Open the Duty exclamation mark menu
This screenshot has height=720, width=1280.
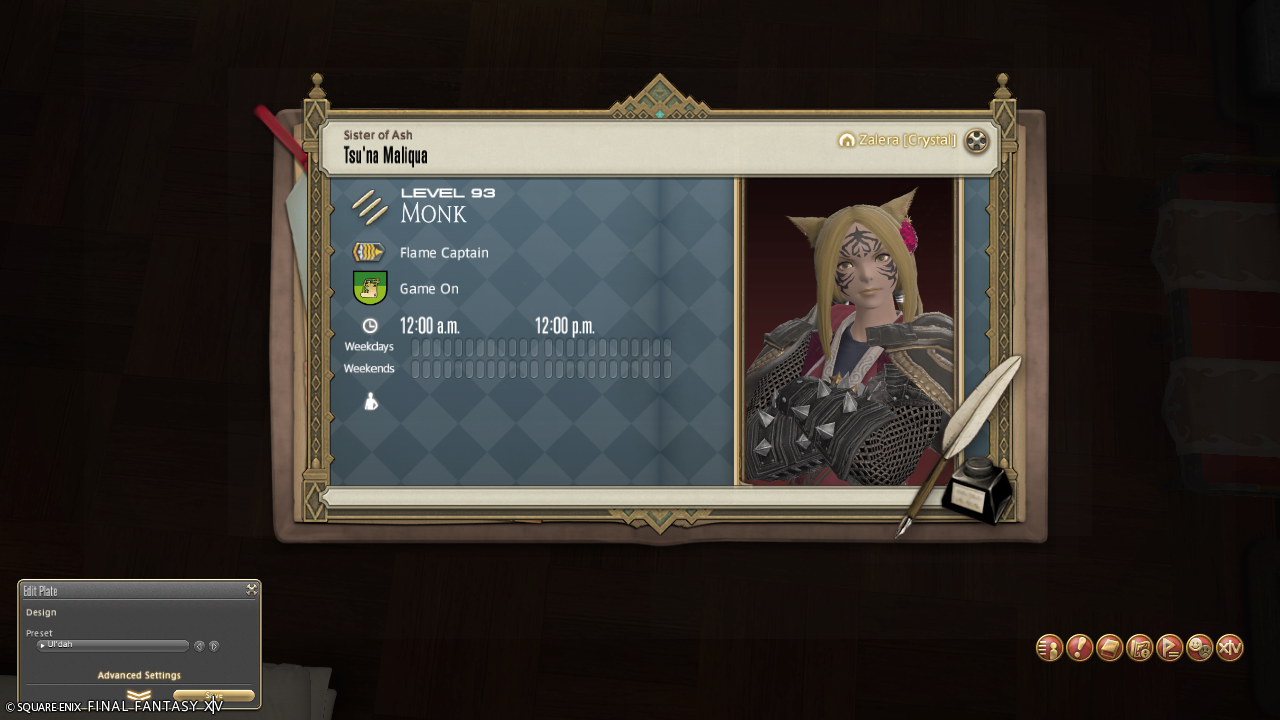click(x=1079, y=648)
